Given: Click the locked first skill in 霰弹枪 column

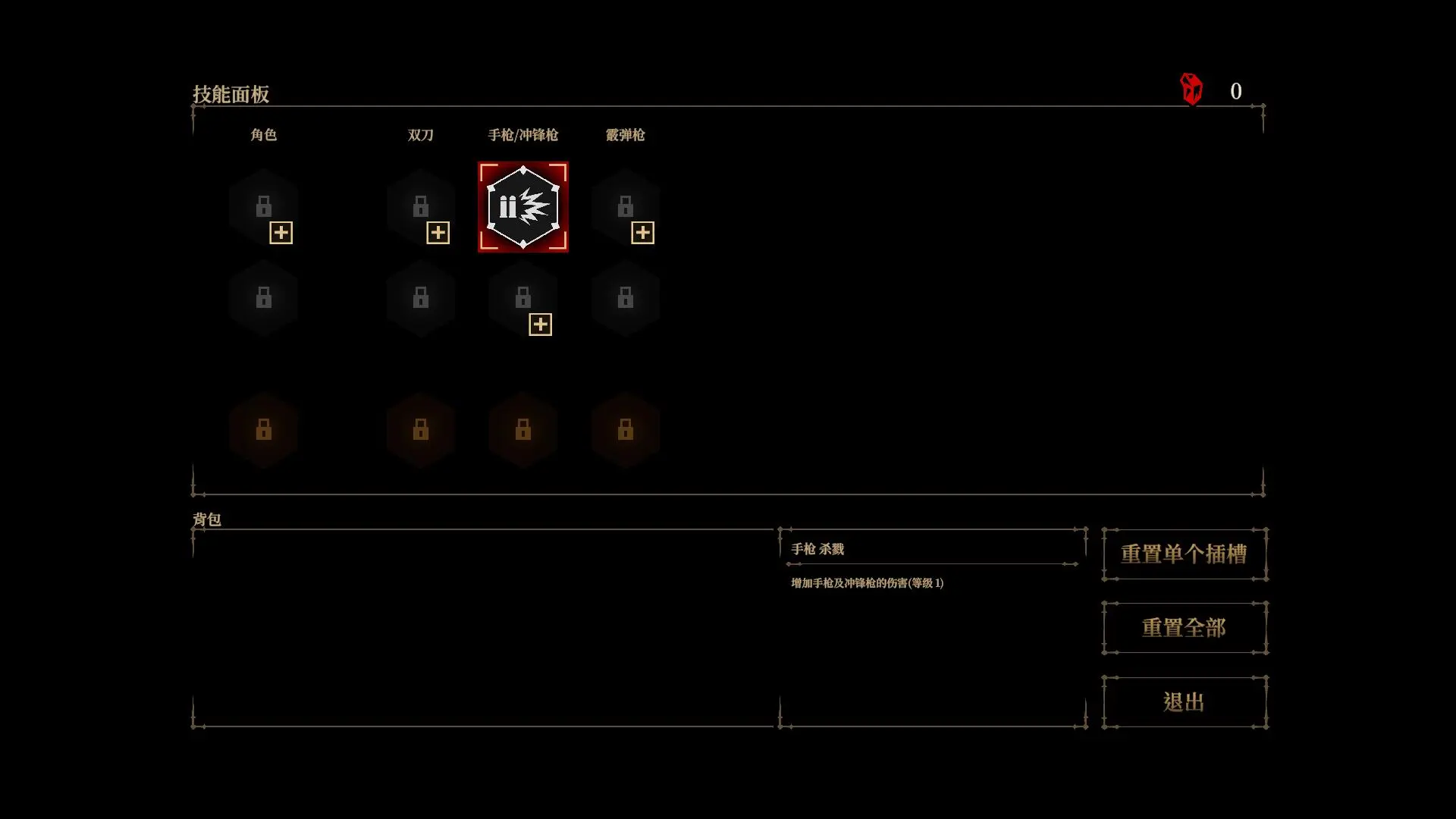Looking at the screenshot, I should pyautogui.click(x=626, y=206).
